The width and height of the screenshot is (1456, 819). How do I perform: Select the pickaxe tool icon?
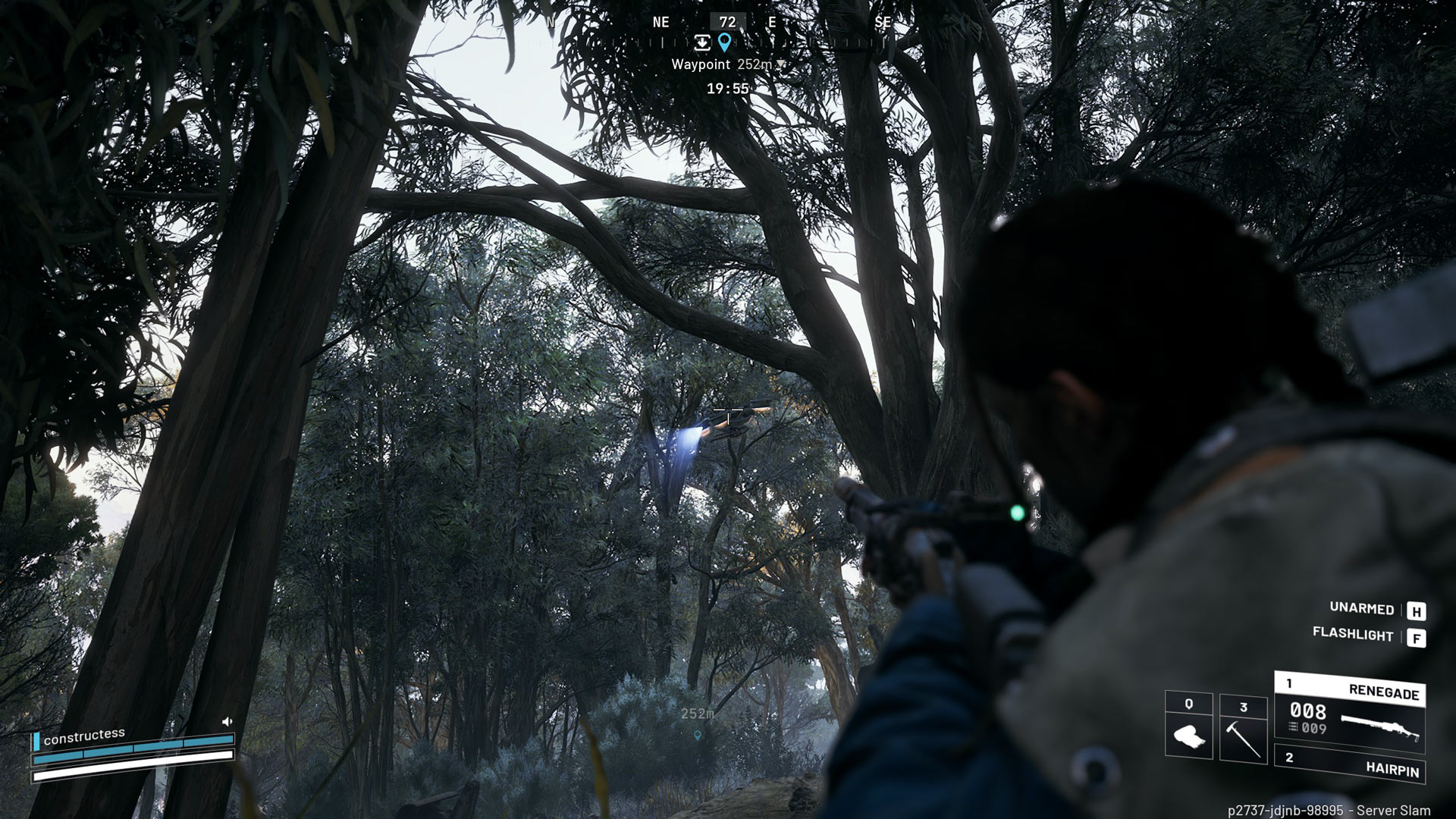1243,738
